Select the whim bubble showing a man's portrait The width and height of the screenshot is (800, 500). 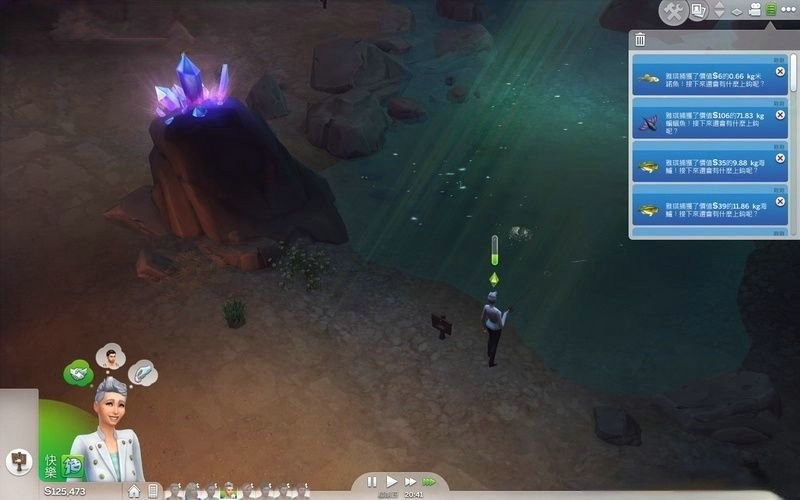click(110, 356)
